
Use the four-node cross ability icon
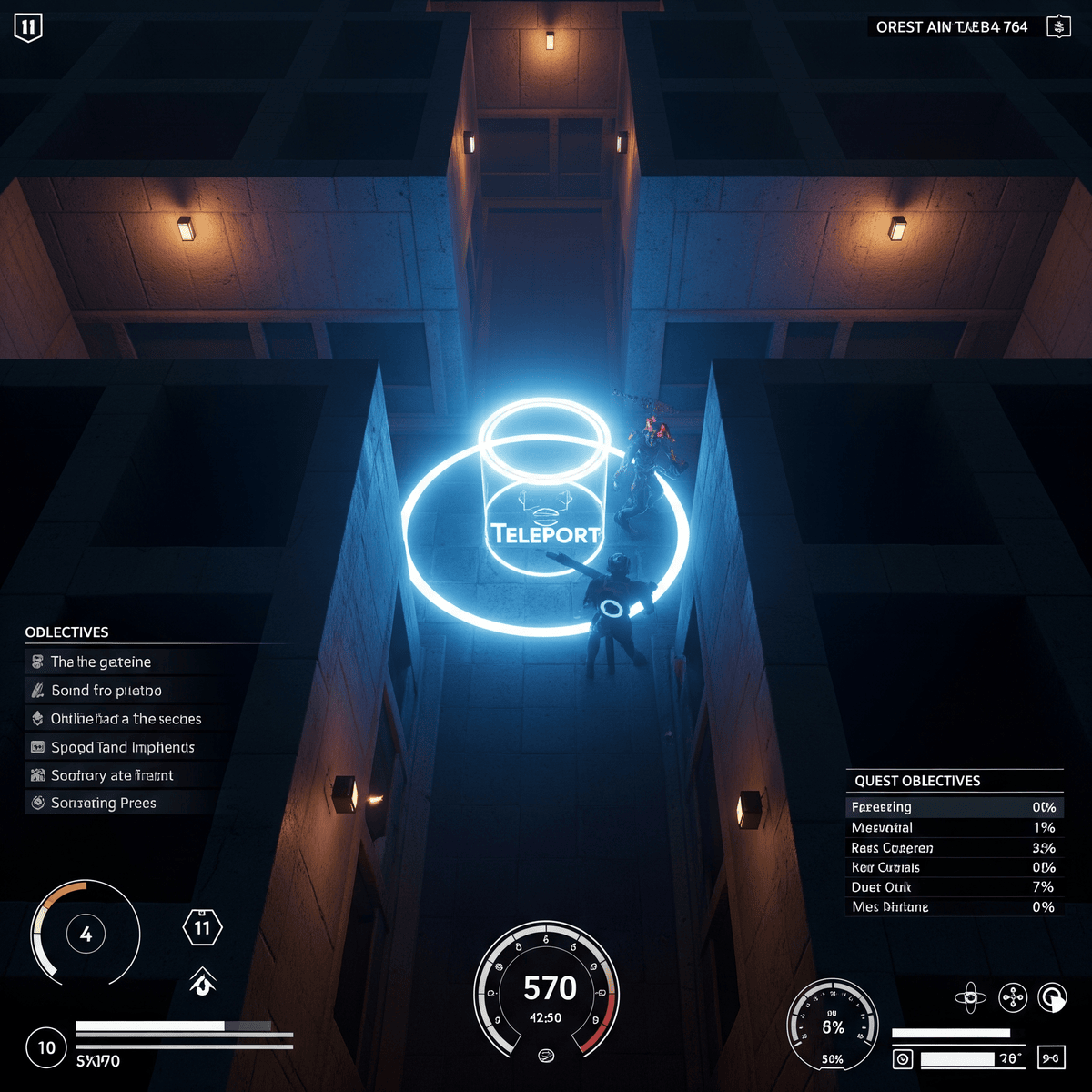pos(1013,997)
